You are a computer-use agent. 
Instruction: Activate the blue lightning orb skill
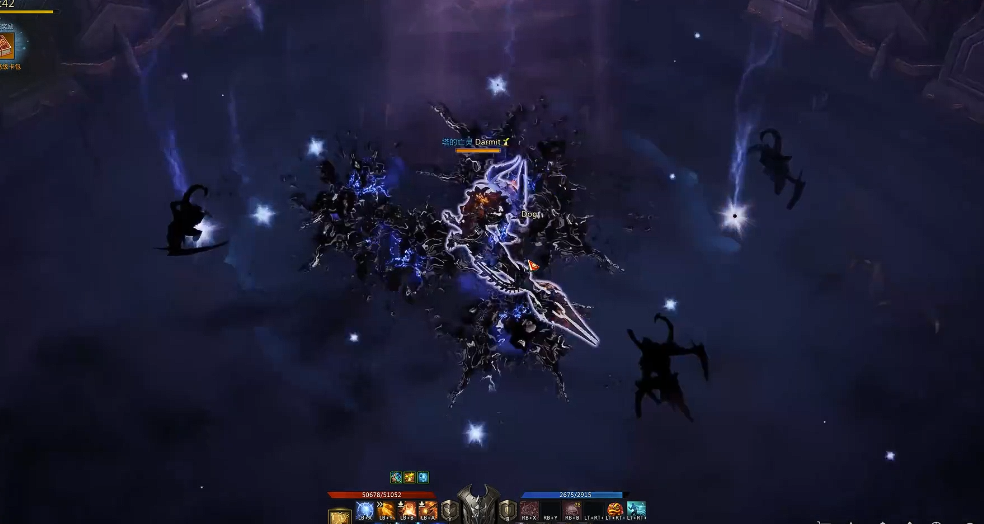(365, 511)
